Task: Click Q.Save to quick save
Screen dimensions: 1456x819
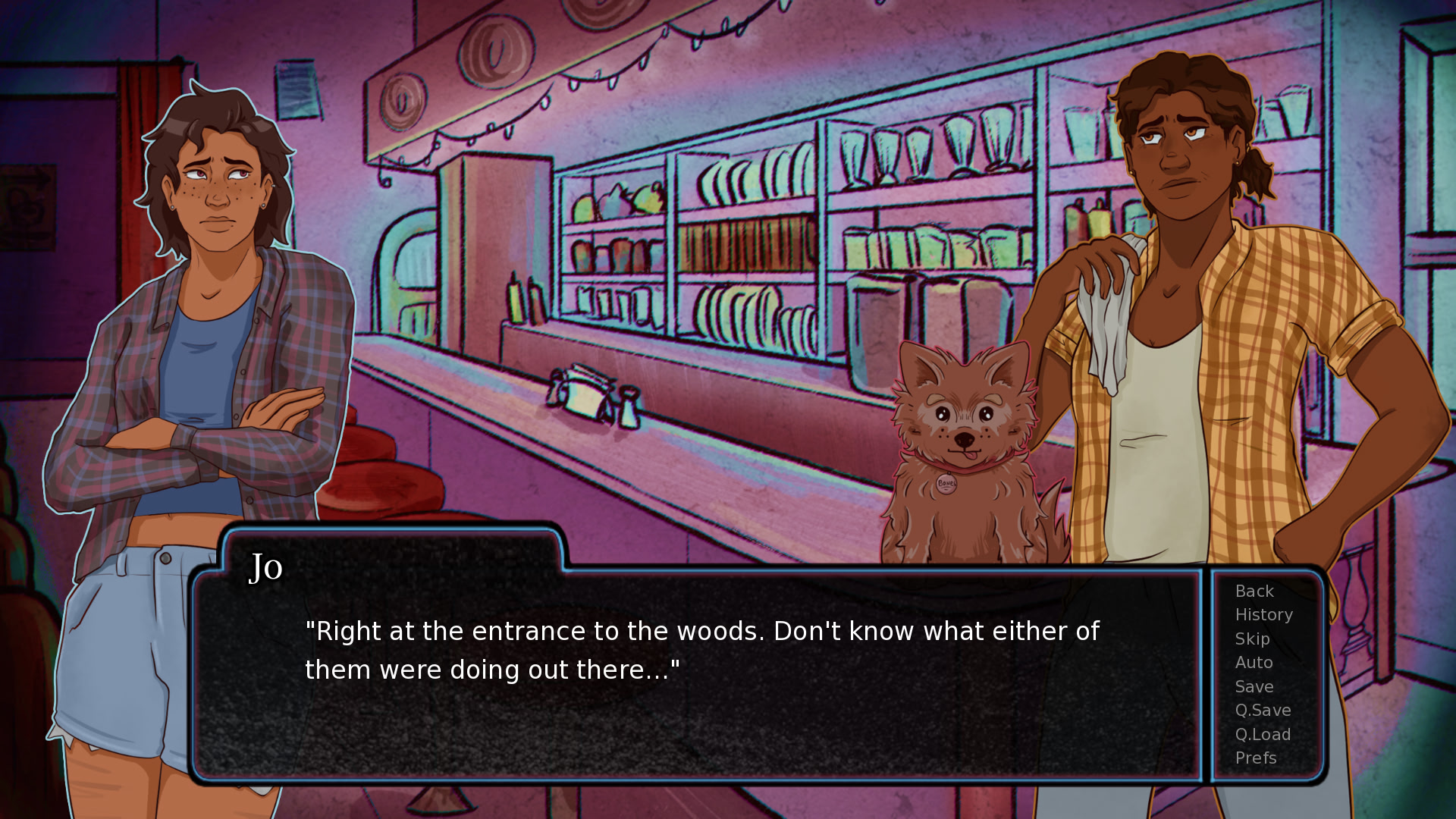Action: click(1263, 711)
